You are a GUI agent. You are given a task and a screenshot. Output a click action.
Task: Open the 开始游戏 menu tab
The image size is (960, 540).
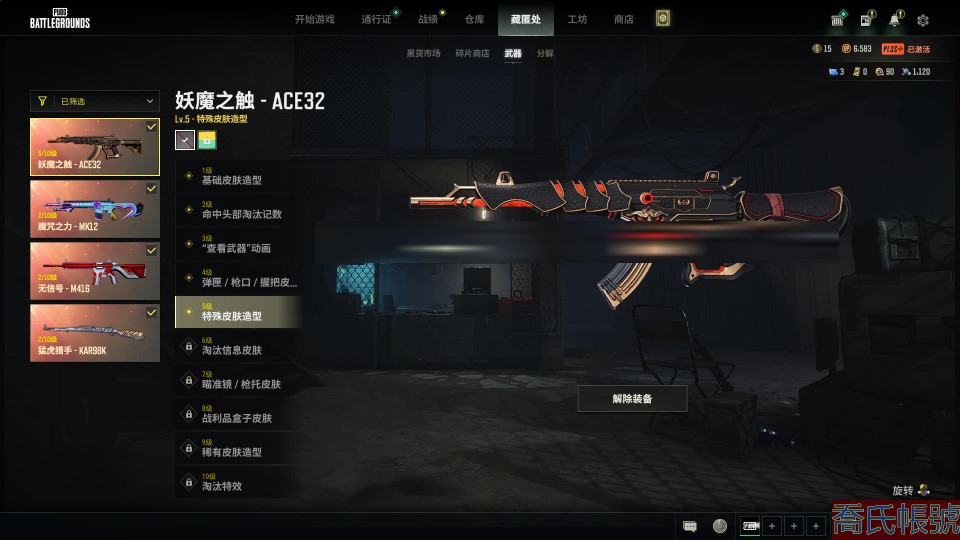click(x=314, y=19)
